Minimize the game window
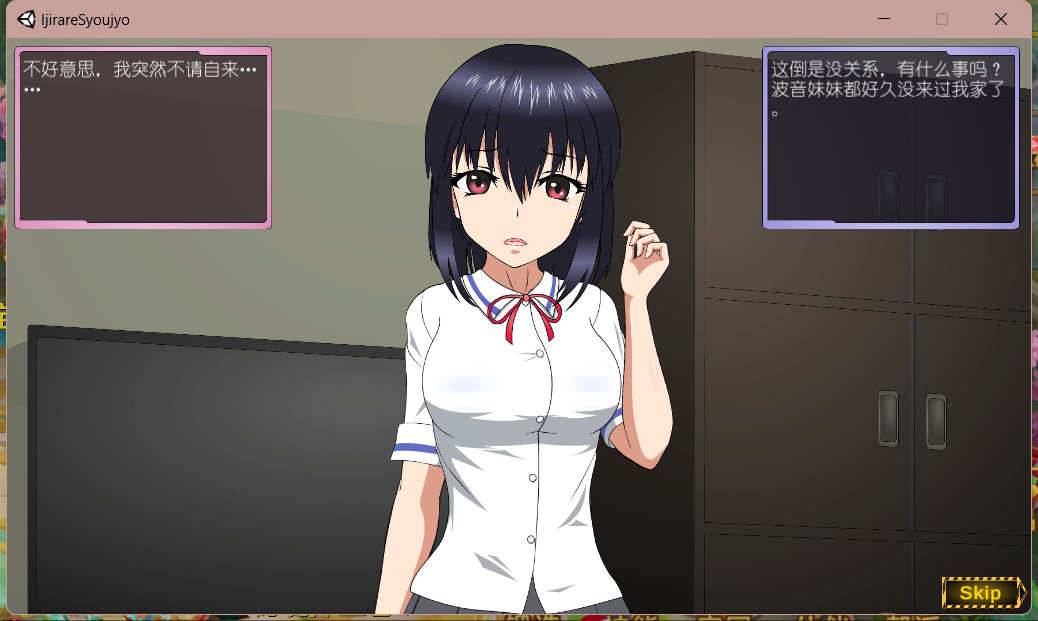 tap(884, 19)
